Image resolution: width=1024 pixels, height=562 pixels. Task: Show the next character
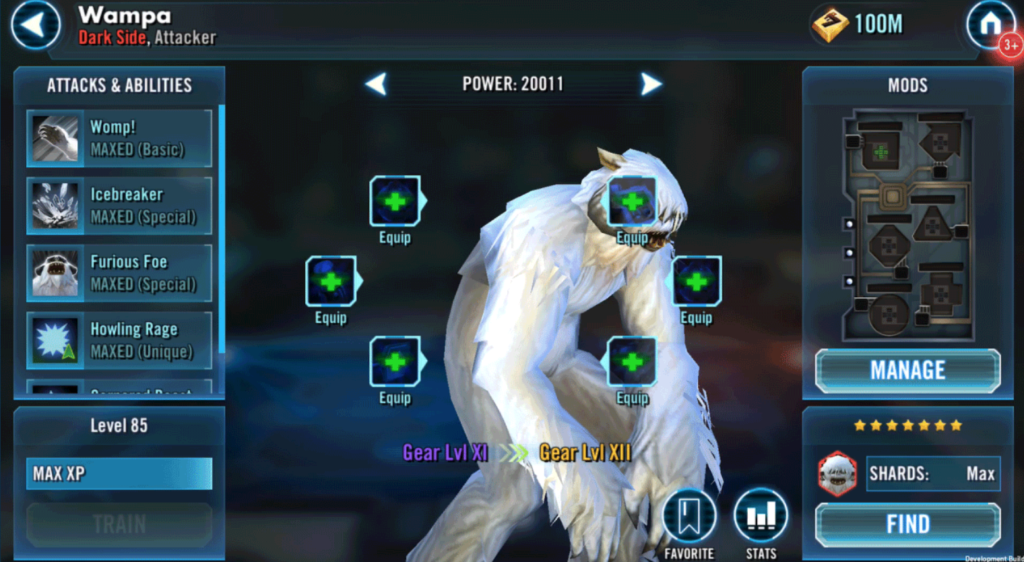click(651, 85)
